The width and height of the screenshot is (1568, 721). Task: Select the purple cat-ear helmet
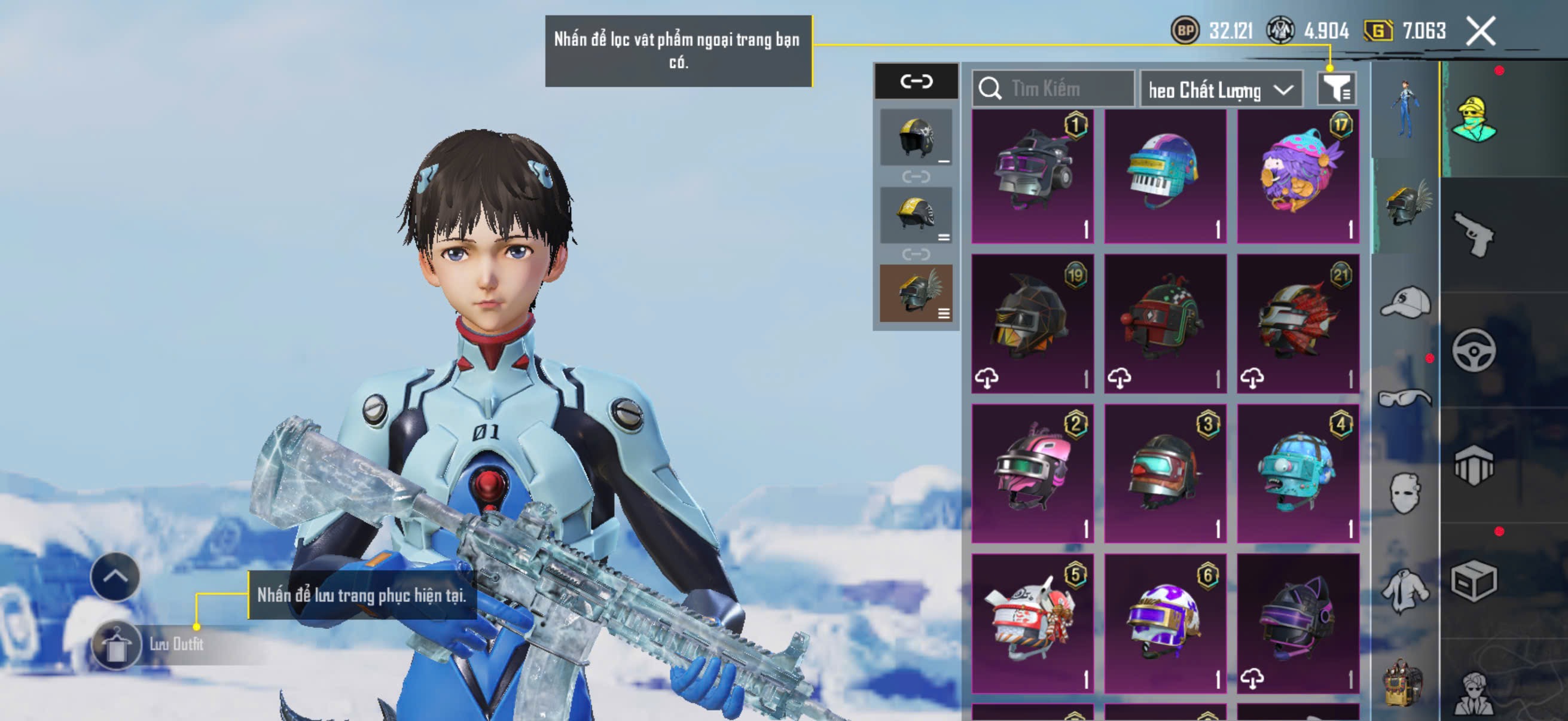click(x=1298, y=622)
